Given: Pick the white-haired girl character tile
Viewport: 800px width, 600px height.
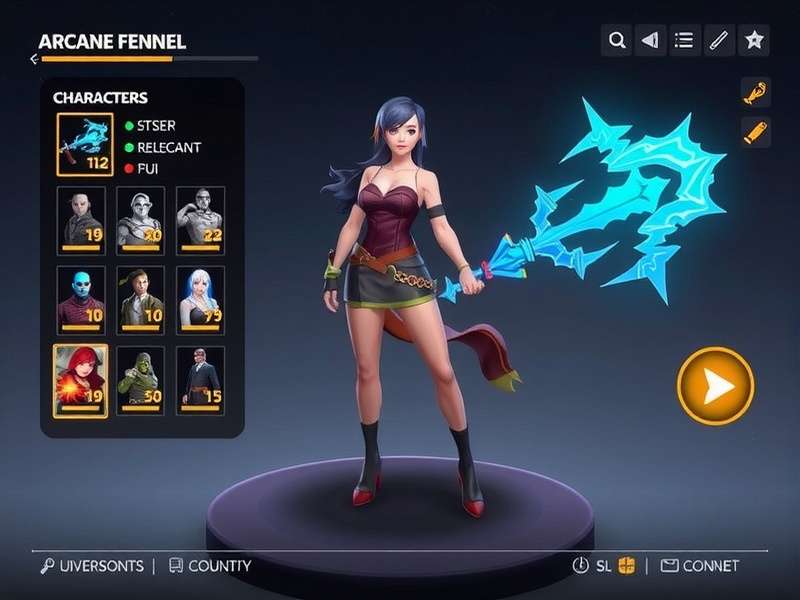Looking at the screenshot, I should [x=200, y=299].
